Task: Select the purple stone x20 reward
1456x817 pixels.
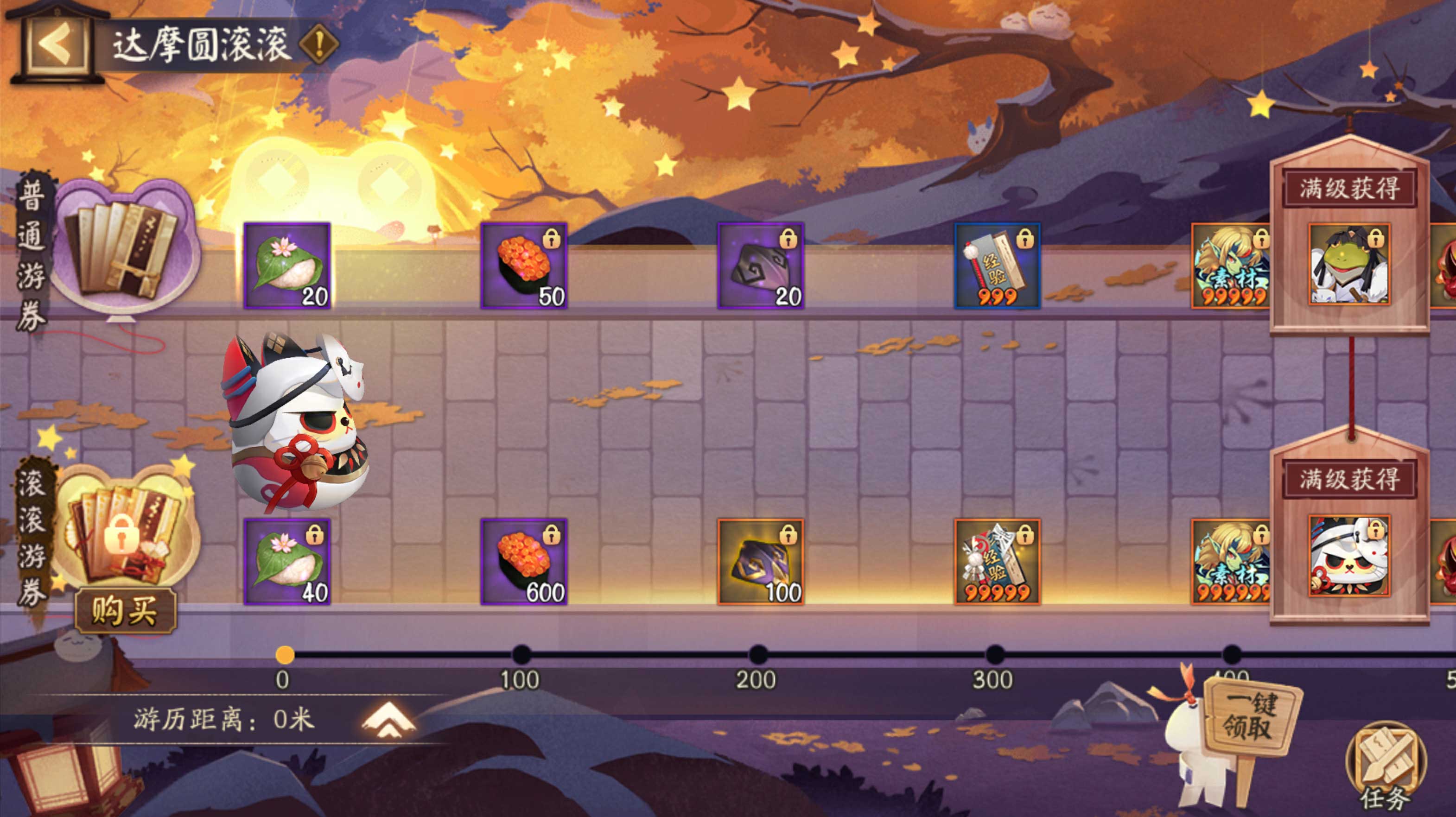Action: [761, 266]
